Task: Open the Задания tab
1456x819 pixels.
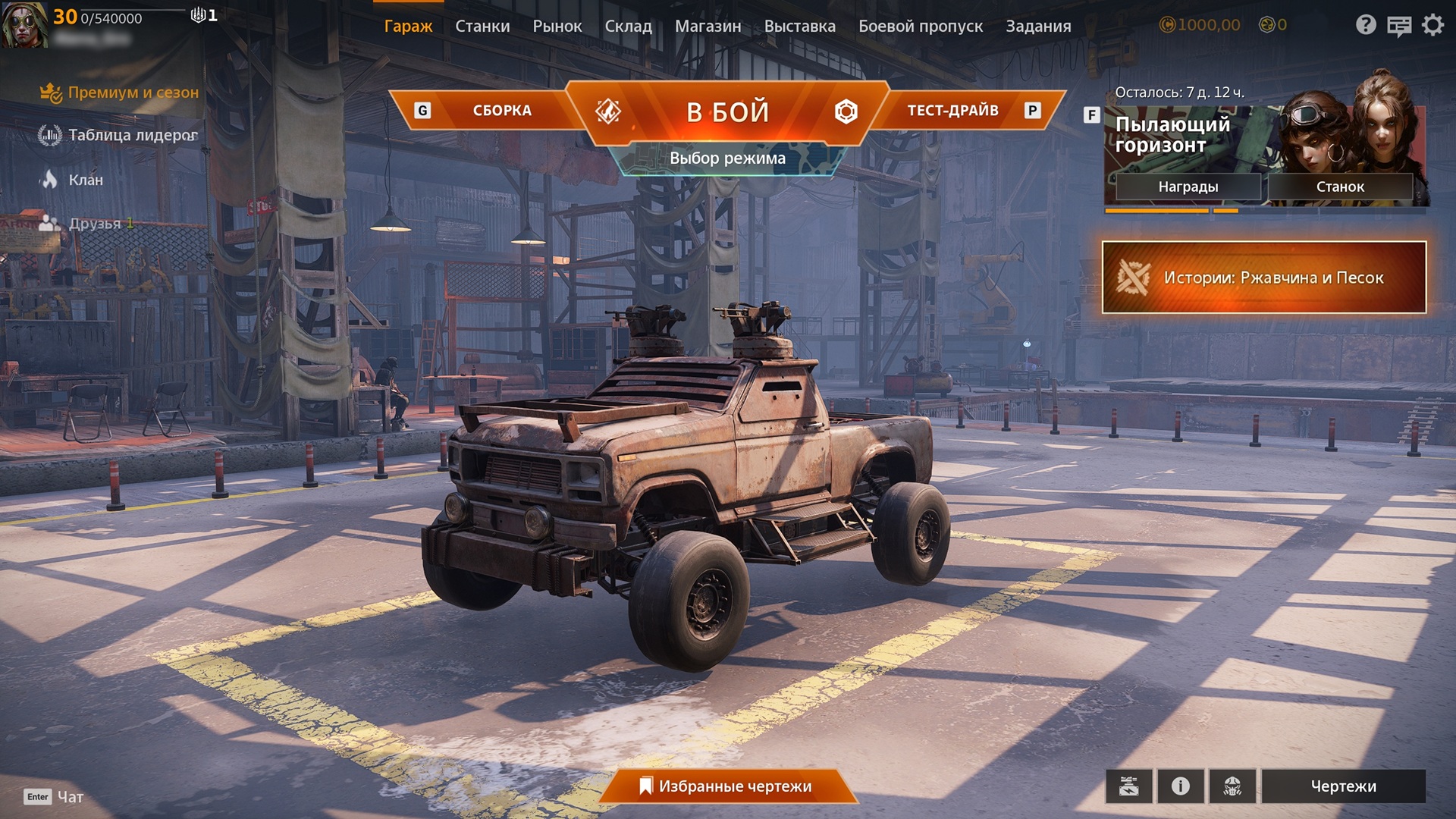Action: coord(1038,26)
